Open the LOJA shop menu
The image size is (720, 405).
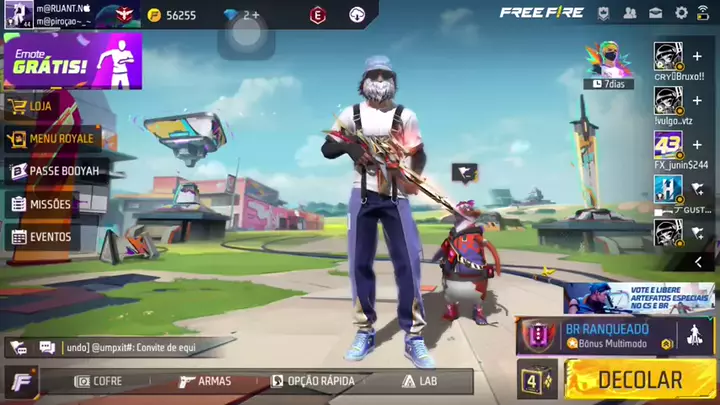click(x=40, y=105)
